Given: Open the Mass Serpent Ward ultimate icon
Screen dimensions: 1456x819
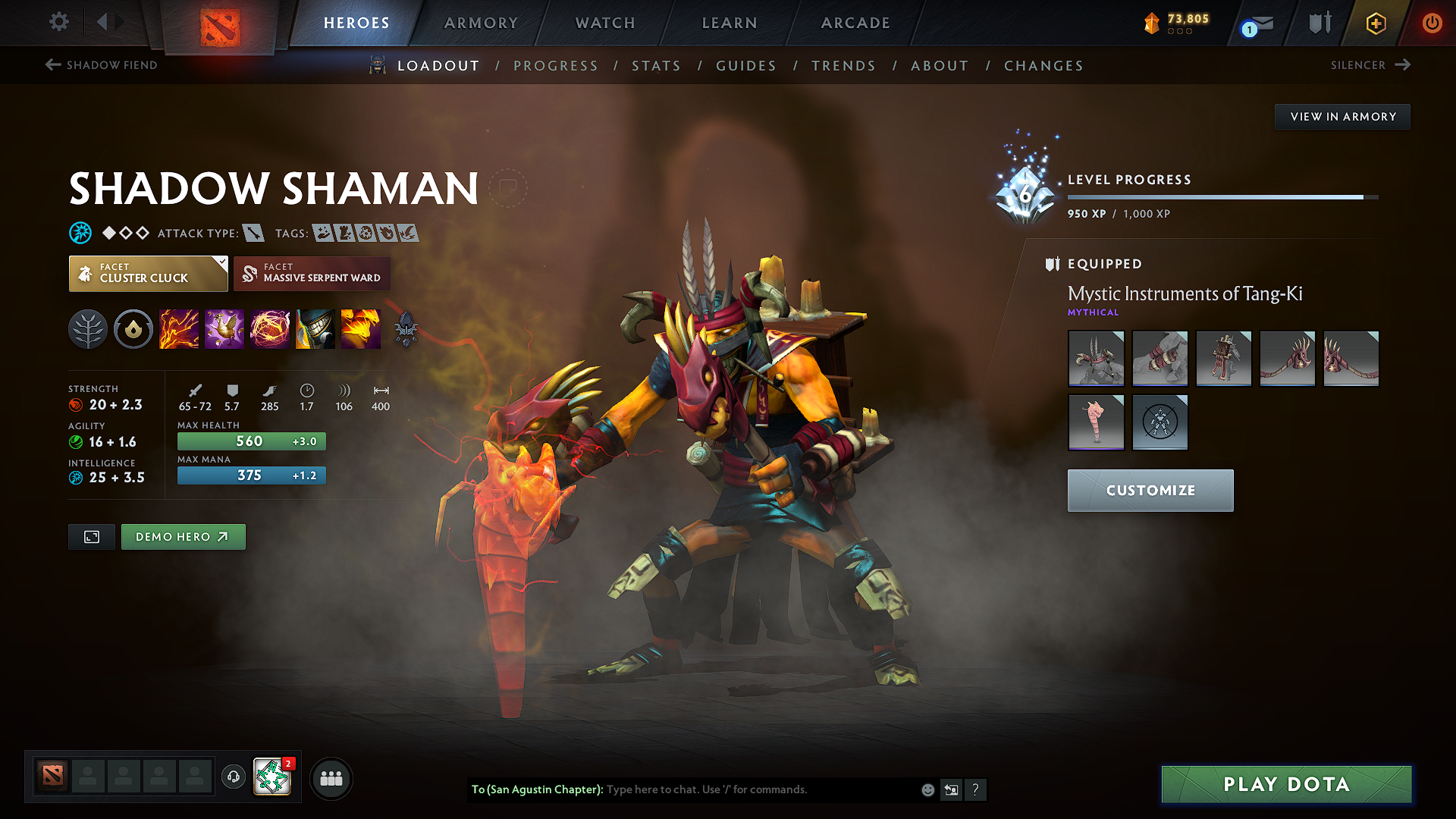Looking at the screenshot, I should click(x=361, y=329).
